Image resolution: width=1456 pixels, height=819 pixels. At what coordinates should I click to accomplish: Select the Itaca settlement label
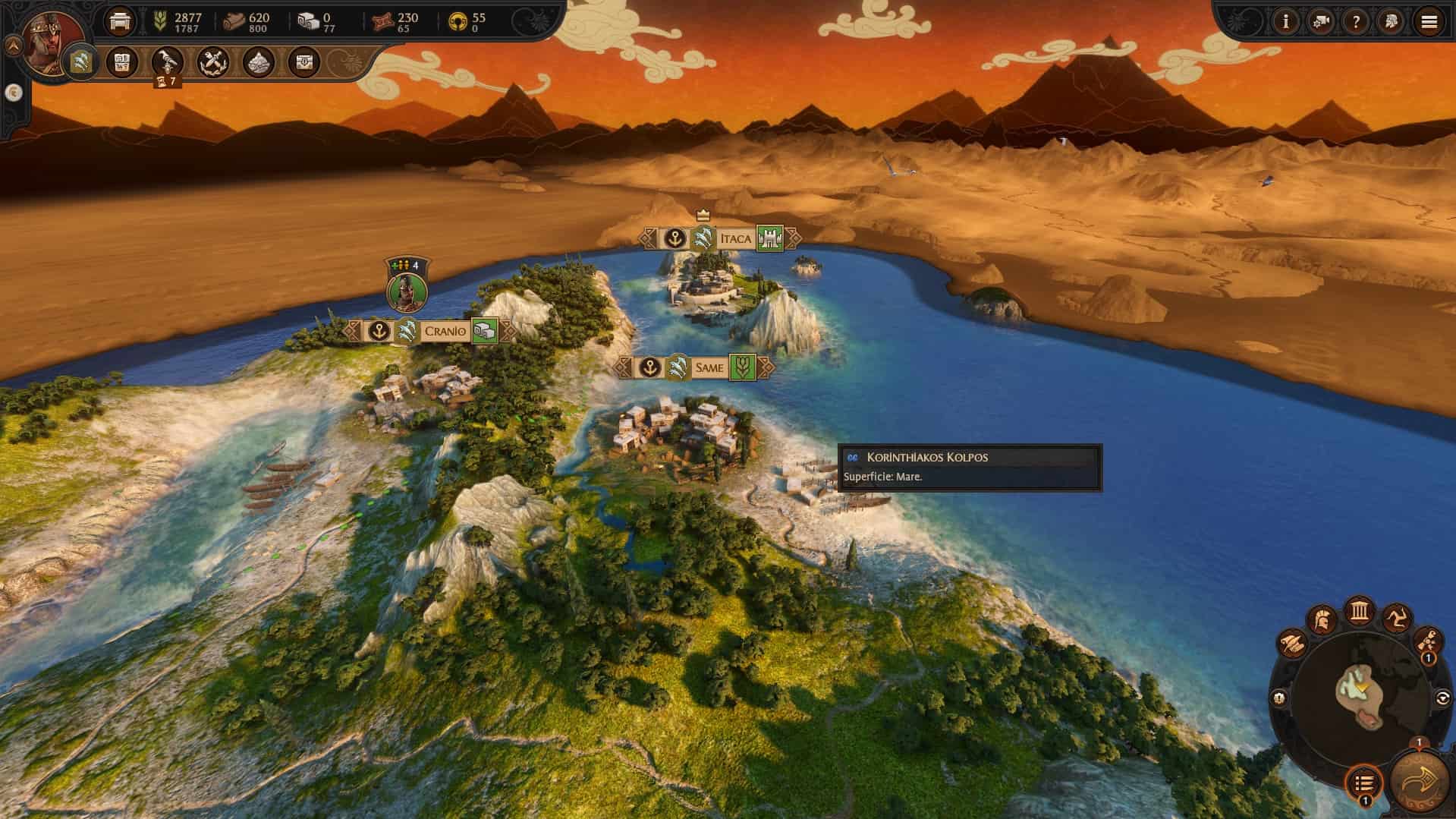(734, 239)
